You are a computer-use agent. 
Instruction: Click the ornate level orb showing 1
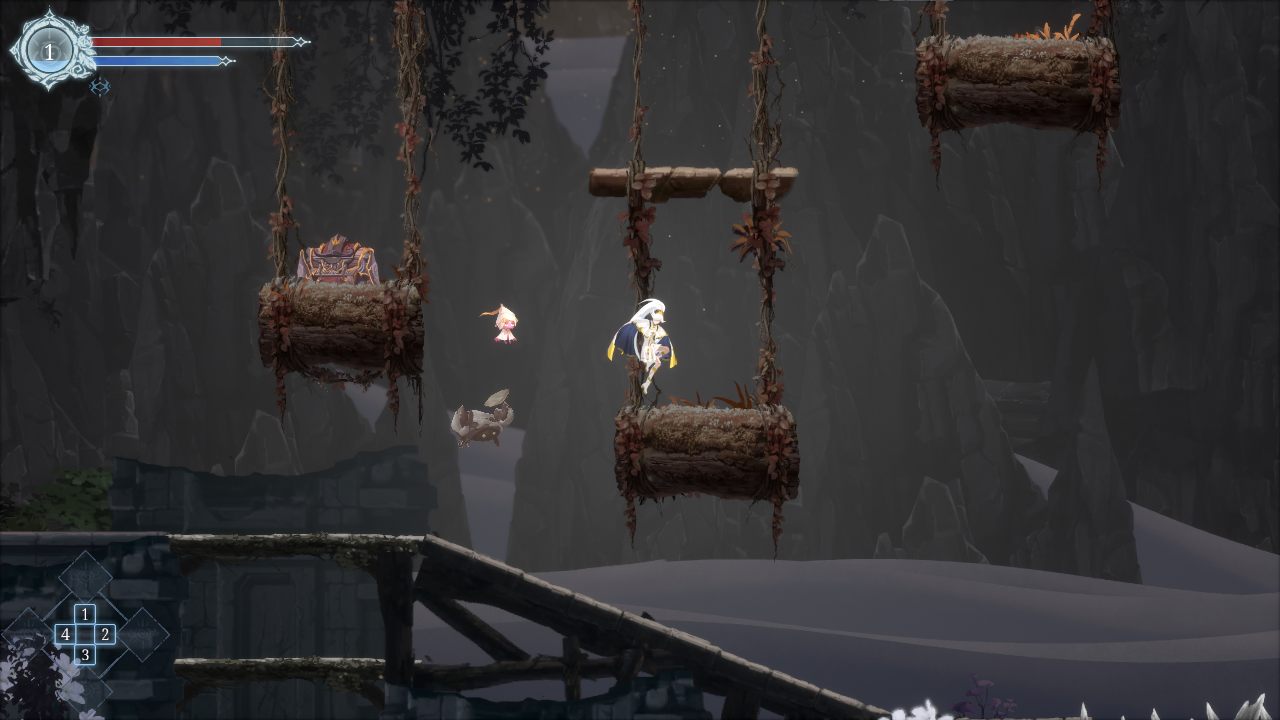point(48,50)
